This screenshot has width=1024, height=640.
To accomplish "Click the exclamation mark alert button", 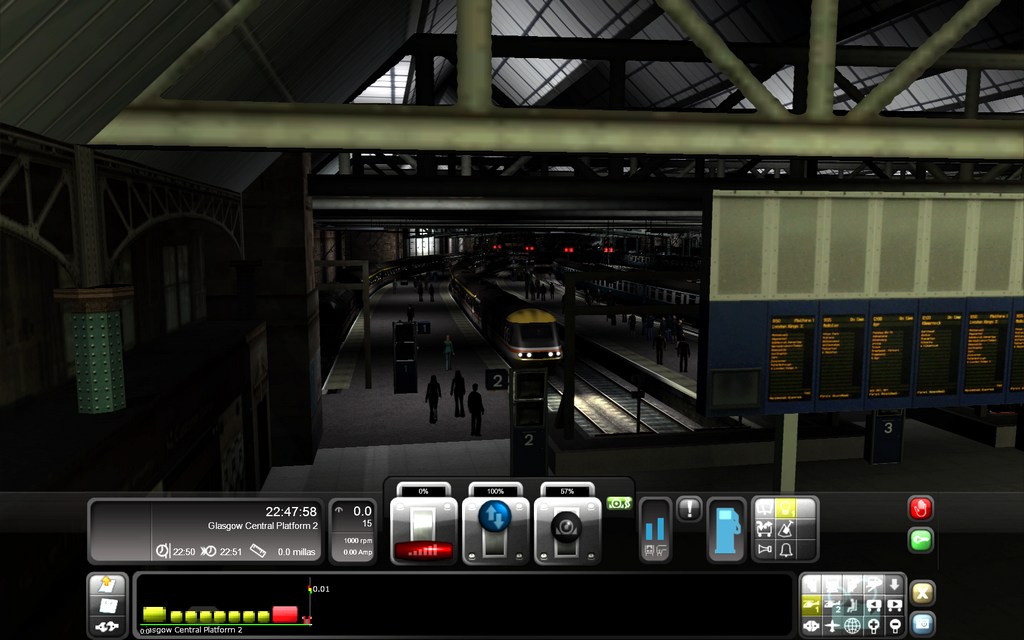I will click(689, 509).
